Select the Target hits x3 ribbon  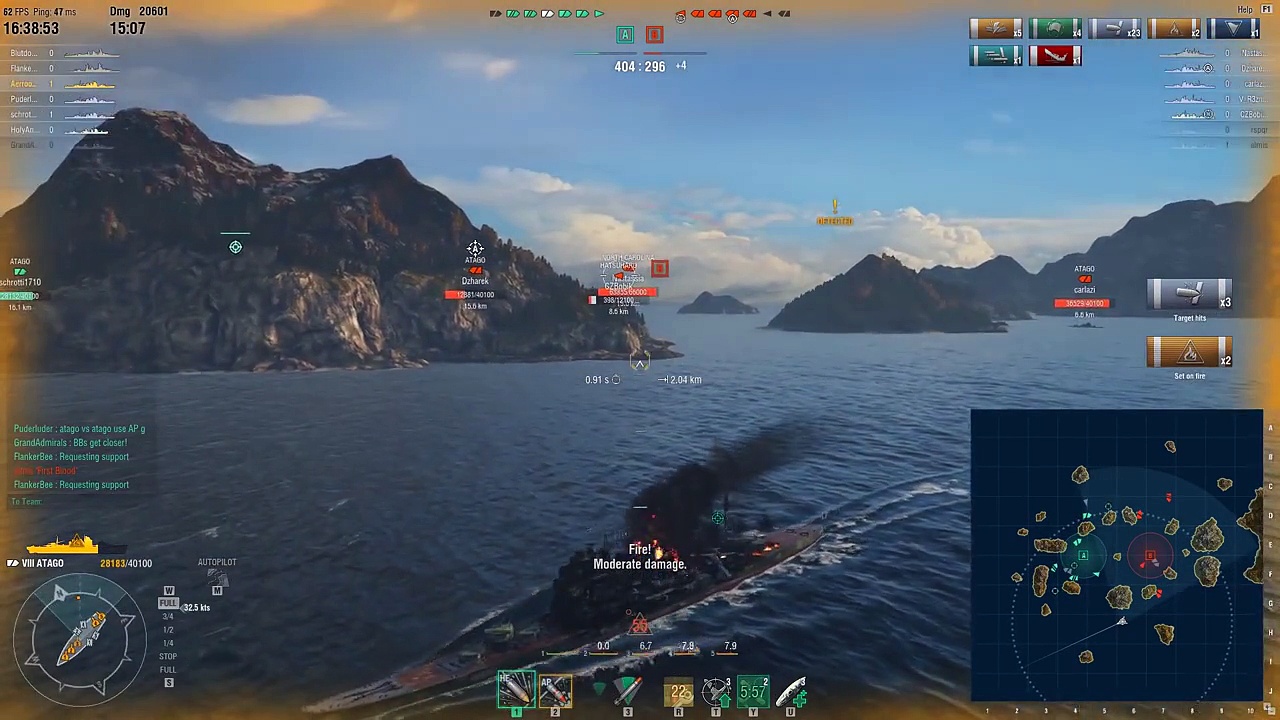(1189, 296)
